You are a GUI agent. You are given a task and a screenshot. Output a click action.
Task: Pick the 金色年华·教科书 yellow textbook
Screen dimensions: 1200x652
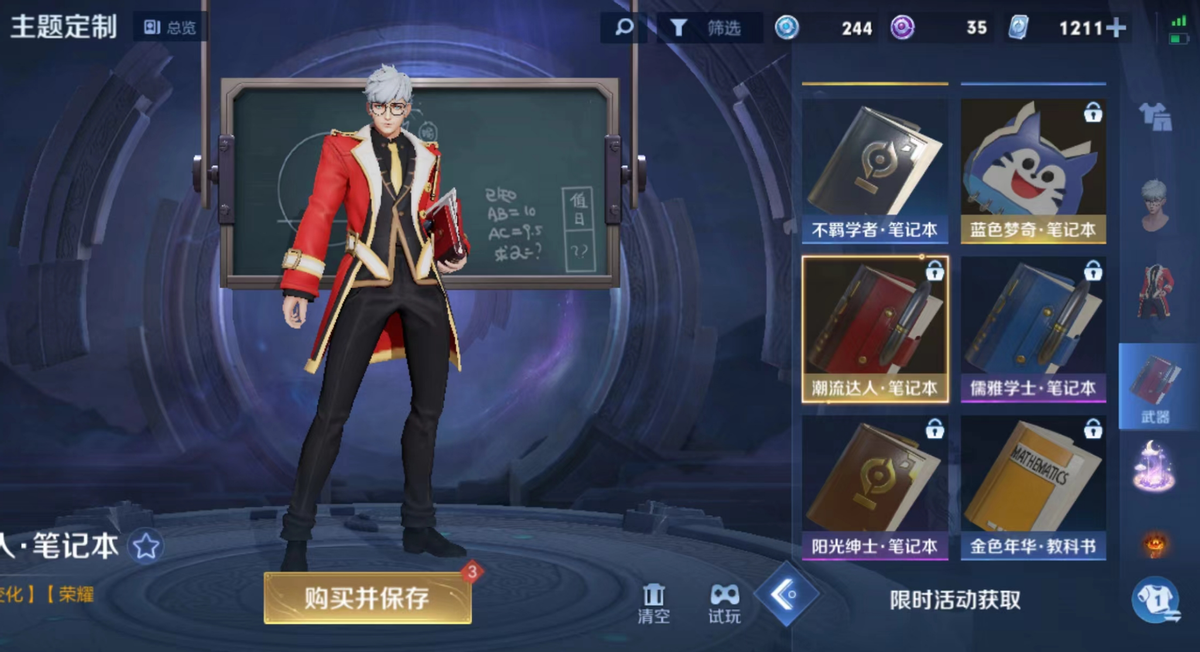point(1033,487)
